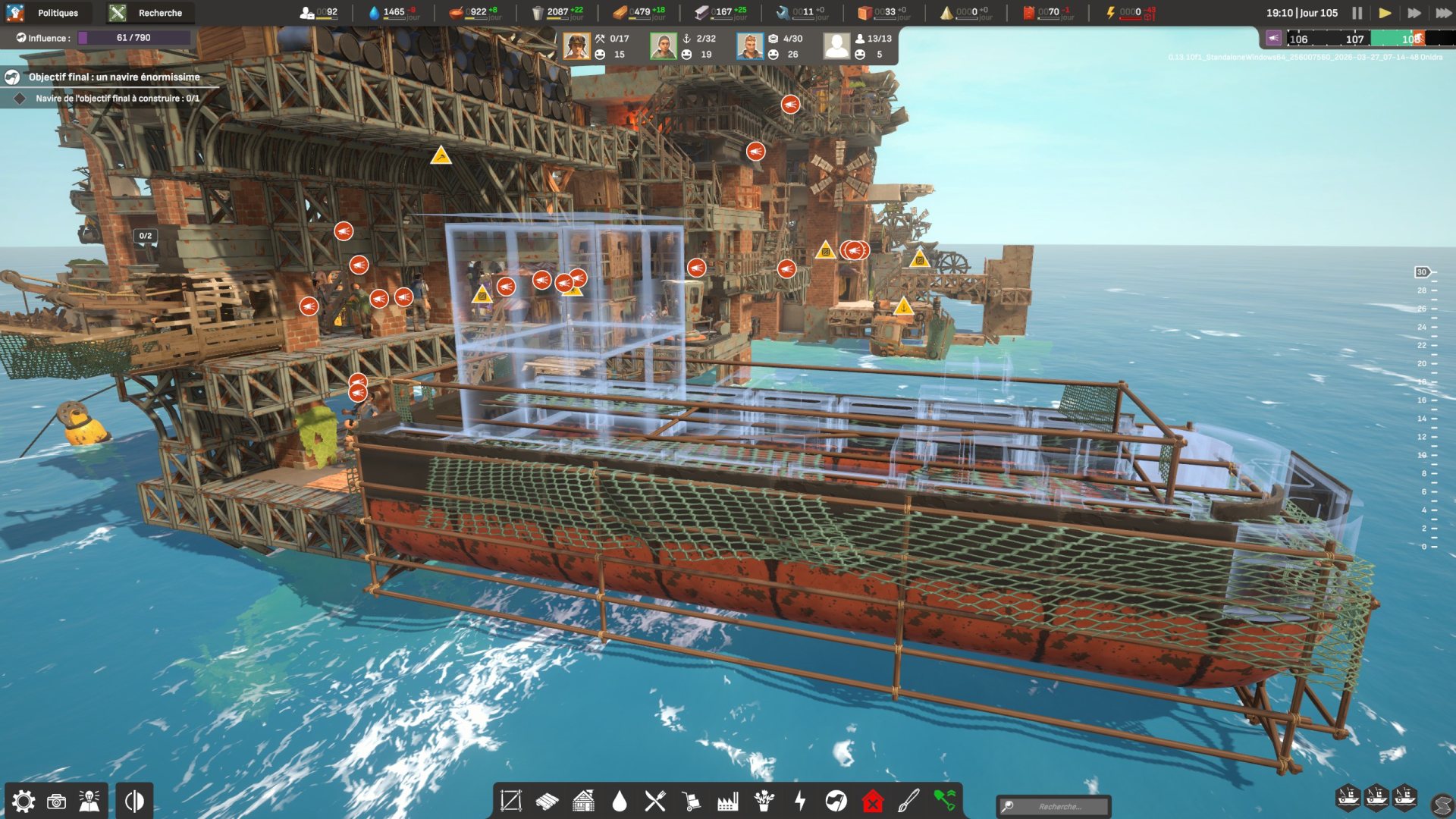Activate the camera photo mode
Screen dimensions: 1456x819
pyautogui.click(x=57, y=801)
